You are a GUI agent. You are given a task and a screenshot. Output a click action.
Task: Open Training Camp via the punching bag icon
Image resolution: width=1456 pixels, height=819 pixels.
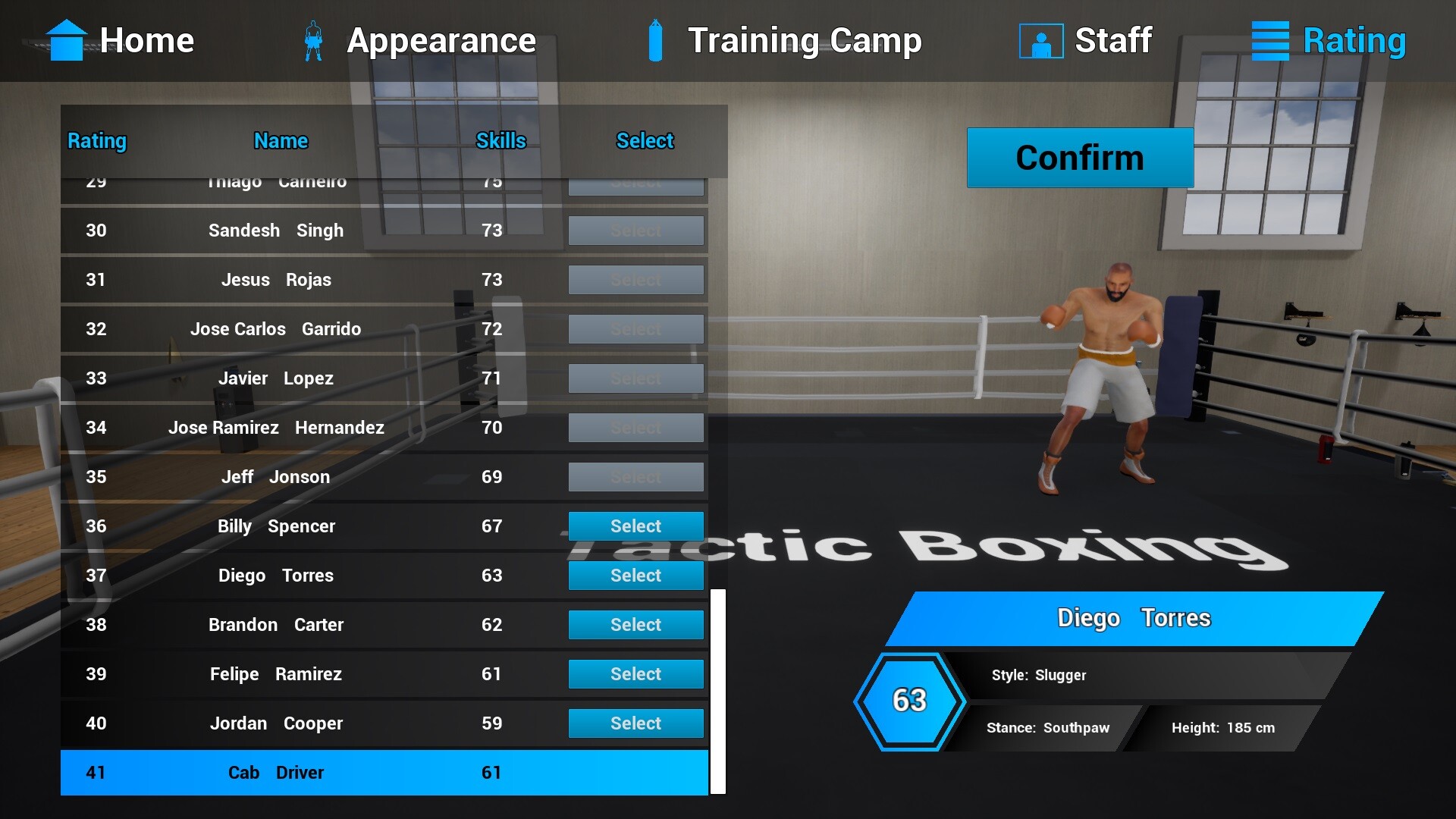coord(654,40)
